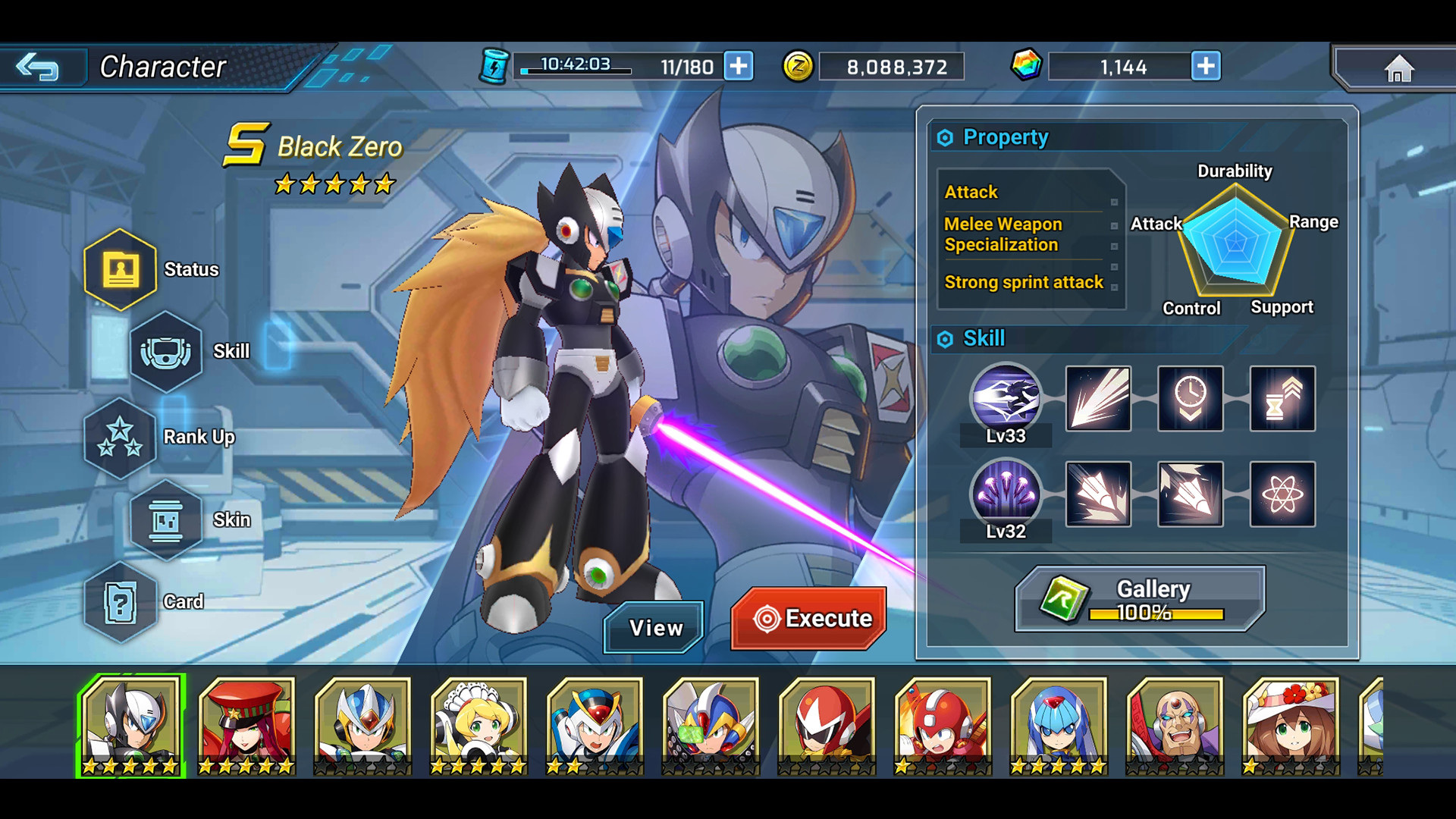Select the Skill menu icon
The image size is (1456, 819).
(167, 353)
